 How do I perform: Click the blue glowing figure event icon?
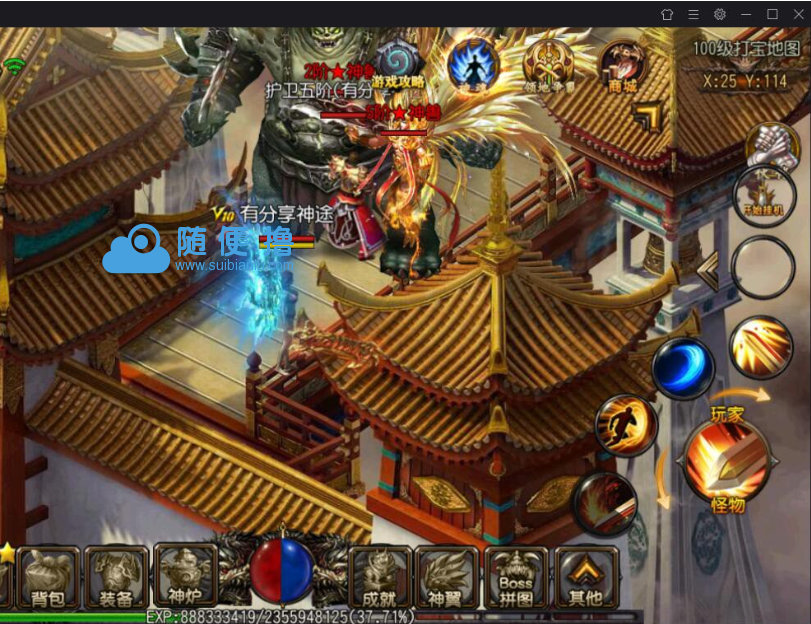pos(472,63)
